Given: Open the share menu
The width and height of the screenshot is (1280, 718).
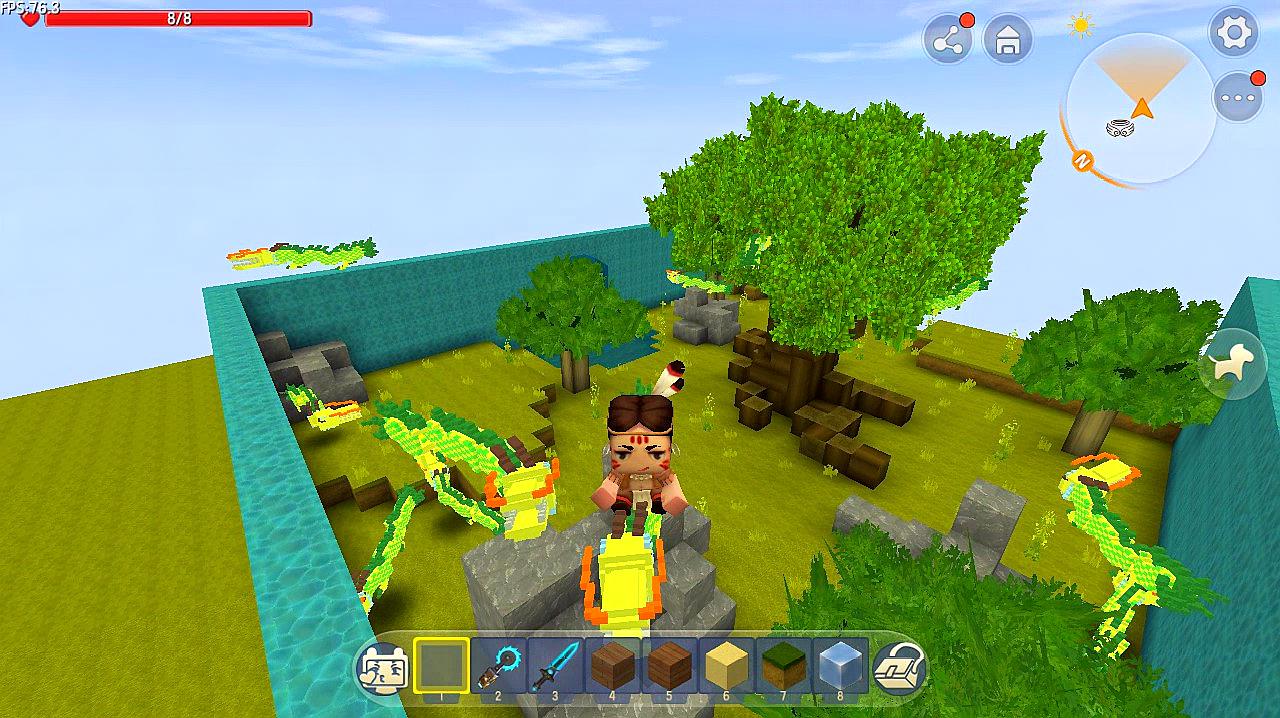Looking at the screenshot, I should (x=947, y=40).
